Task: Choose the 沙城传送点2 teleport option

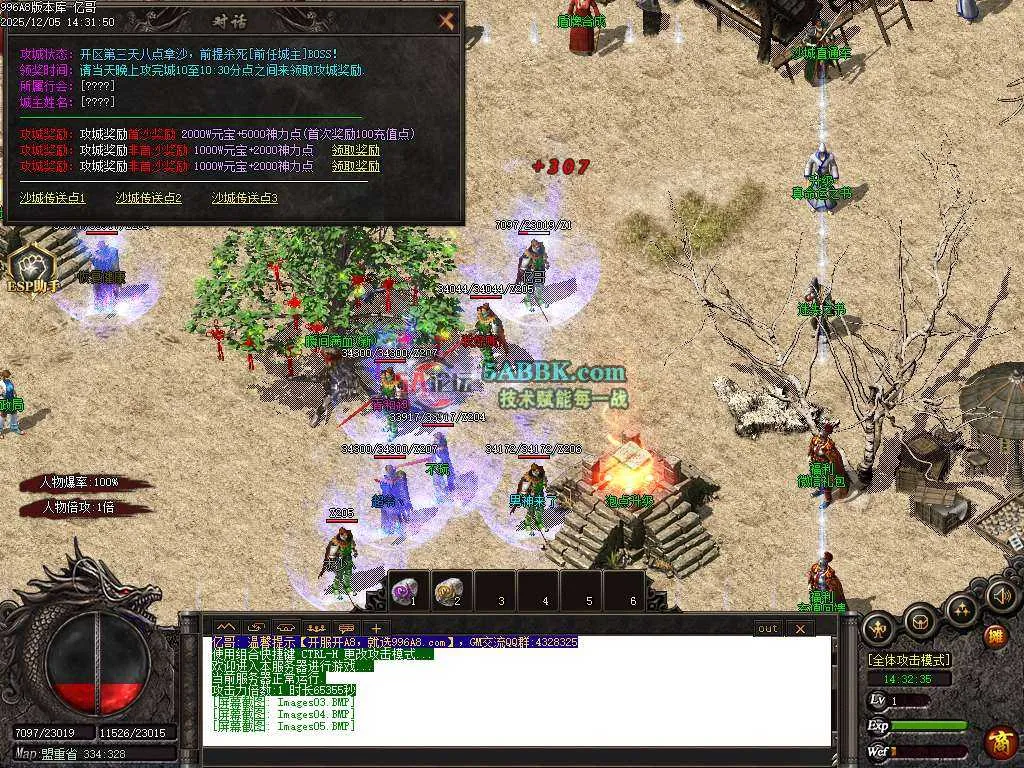Action: click(149, 198)
